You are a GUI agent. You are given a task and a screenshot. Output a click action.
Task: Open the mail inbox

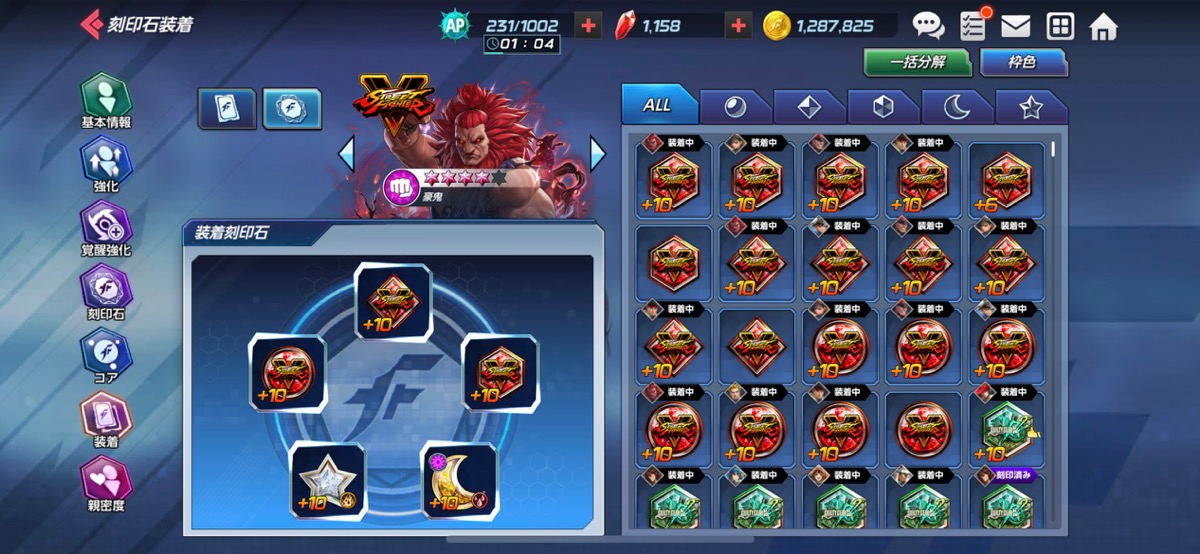point(1016,26)
